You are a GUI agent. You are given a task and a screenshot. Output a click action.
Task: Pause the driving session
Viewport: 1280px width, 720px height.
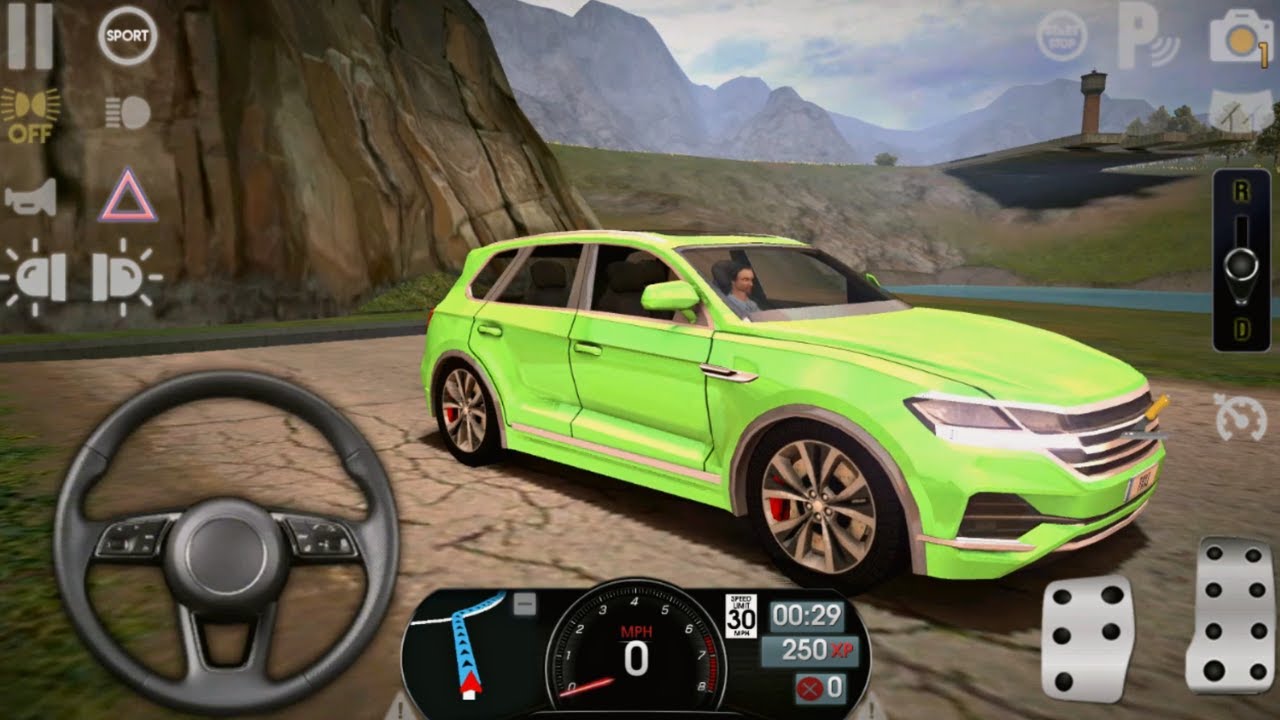point(29,37)
